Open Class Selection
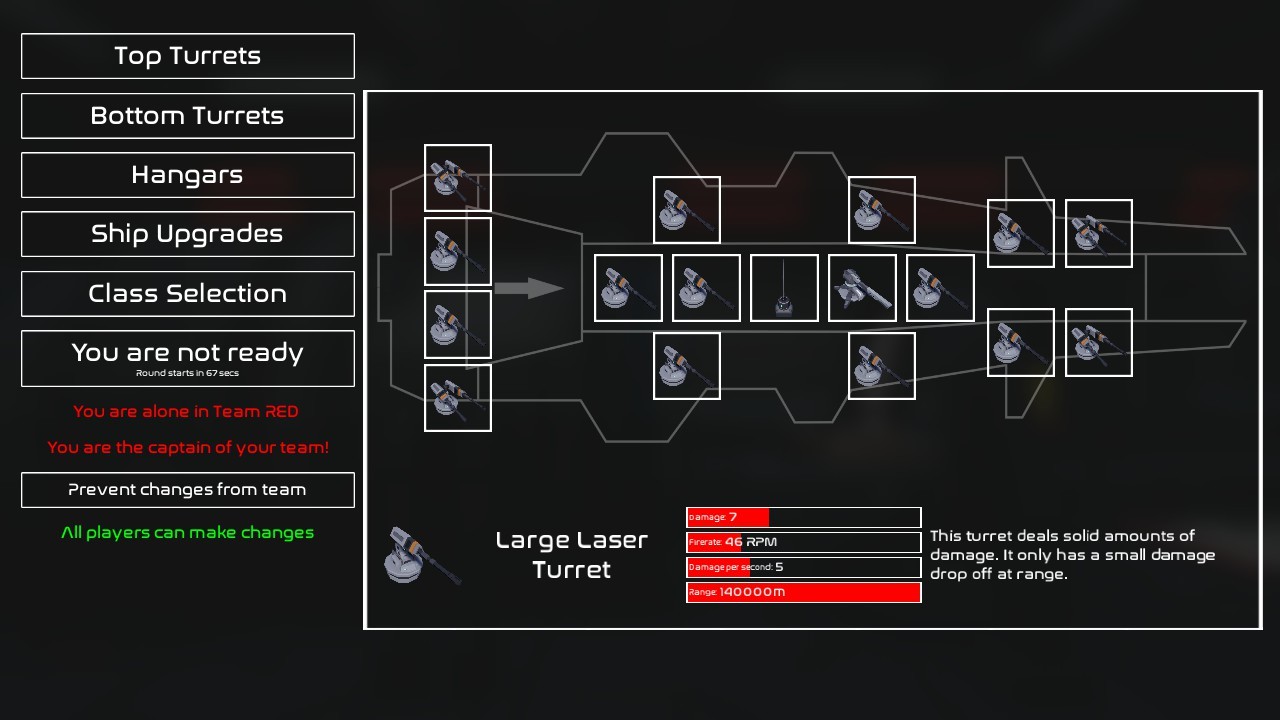This screenshot has height=720, width=1280. [187, 293]
